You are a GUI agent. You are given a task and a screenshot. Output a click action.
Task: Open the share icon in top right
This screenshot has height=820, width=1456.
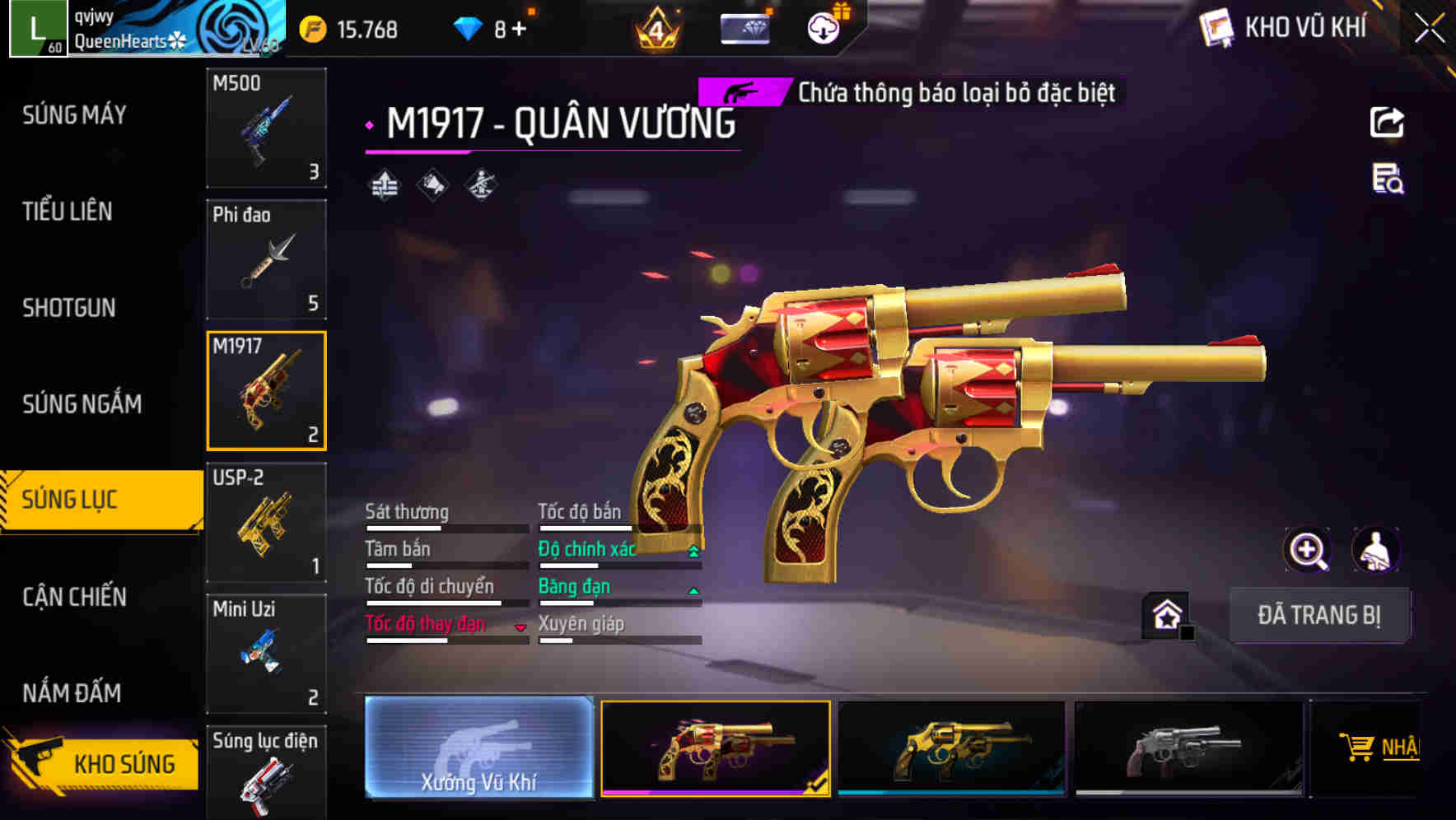pos(1388,122)
